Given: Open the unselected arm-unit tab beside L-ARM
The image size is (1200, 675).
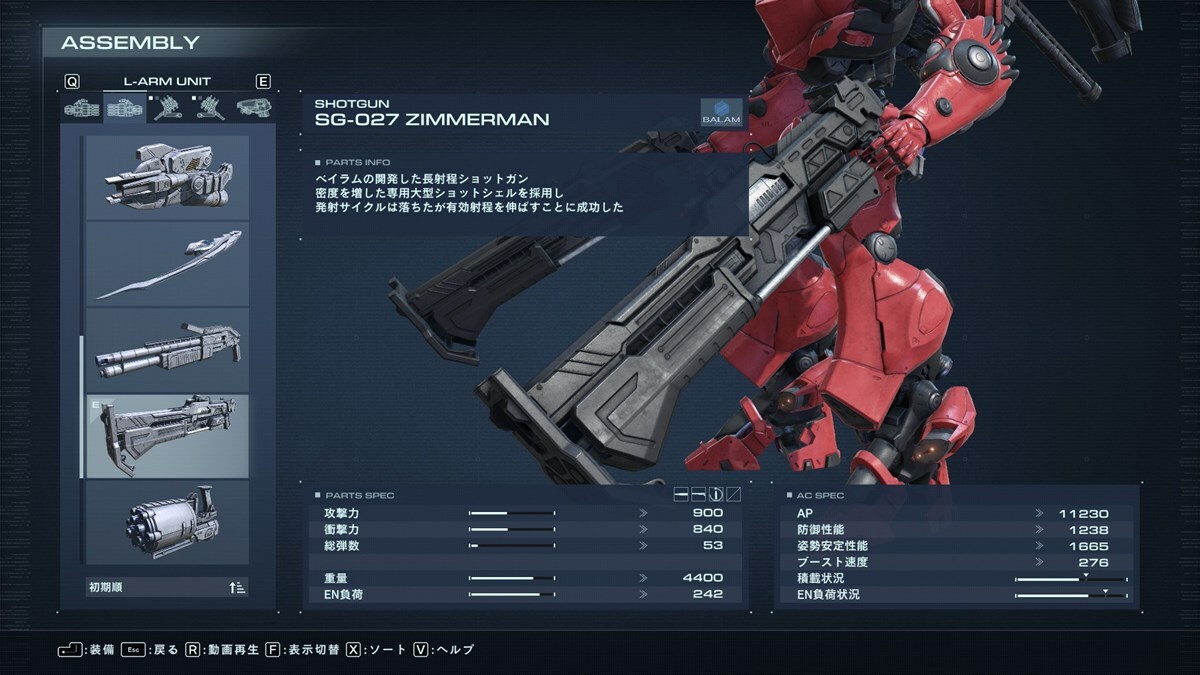Looking at the screenshot, I should pos(82,107).
